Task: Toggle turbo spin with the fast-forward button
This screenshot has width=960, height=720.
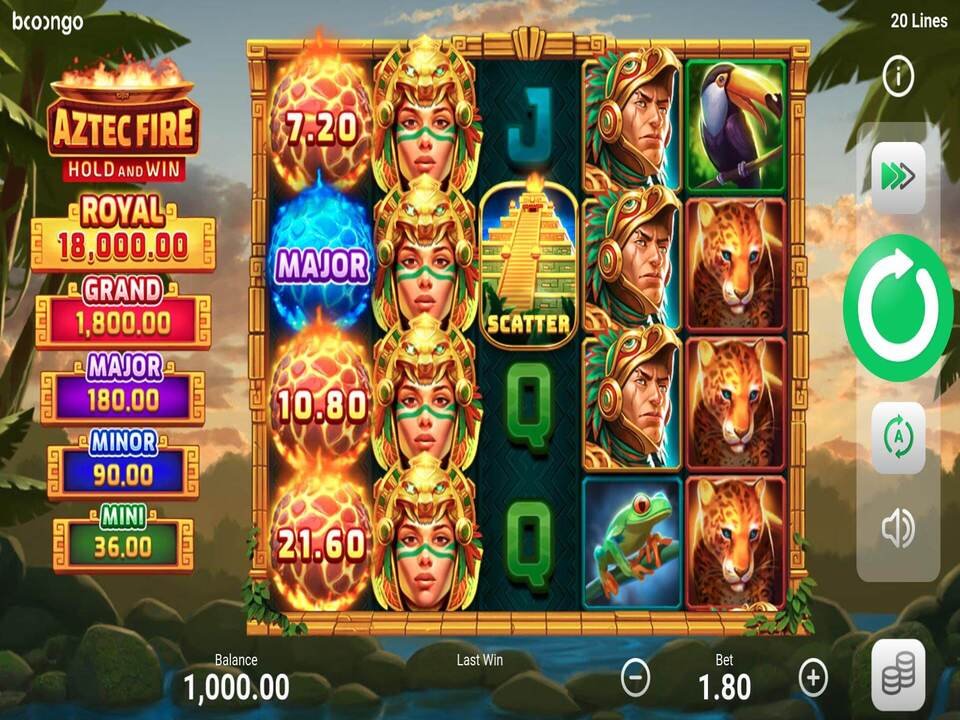Action: (x=898, y=177)
